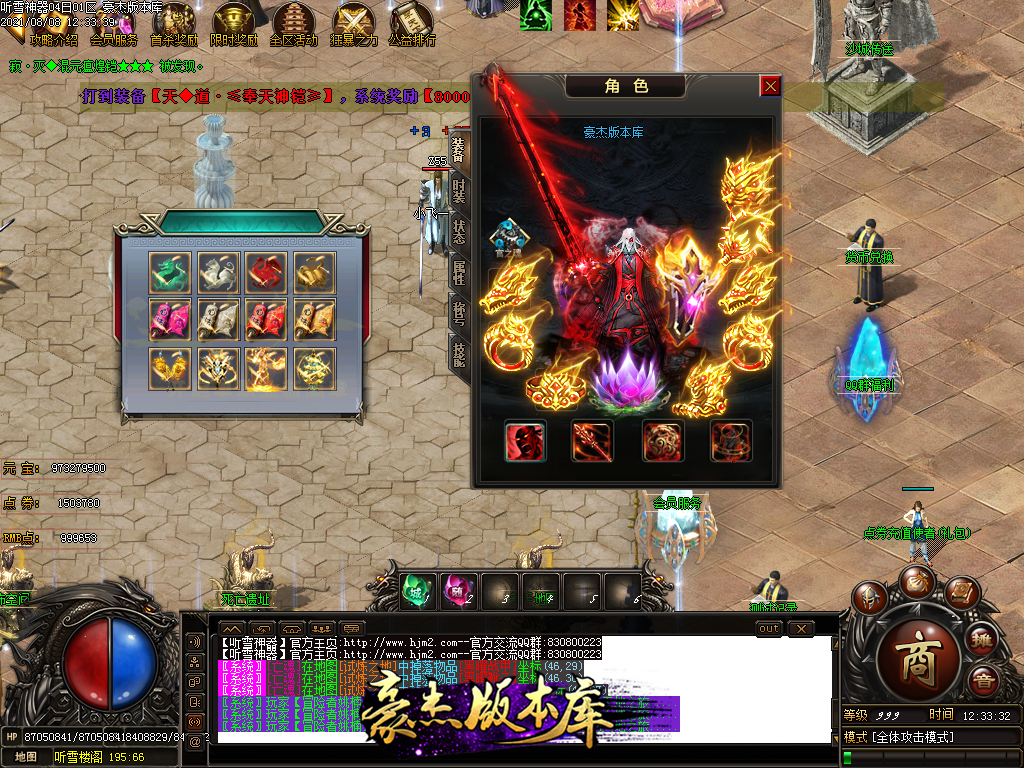Image resolution: width=1024 pixels, height=768 pixels.
Task: Open 攻略介绍 strategy guide
Action: point(54,40)
